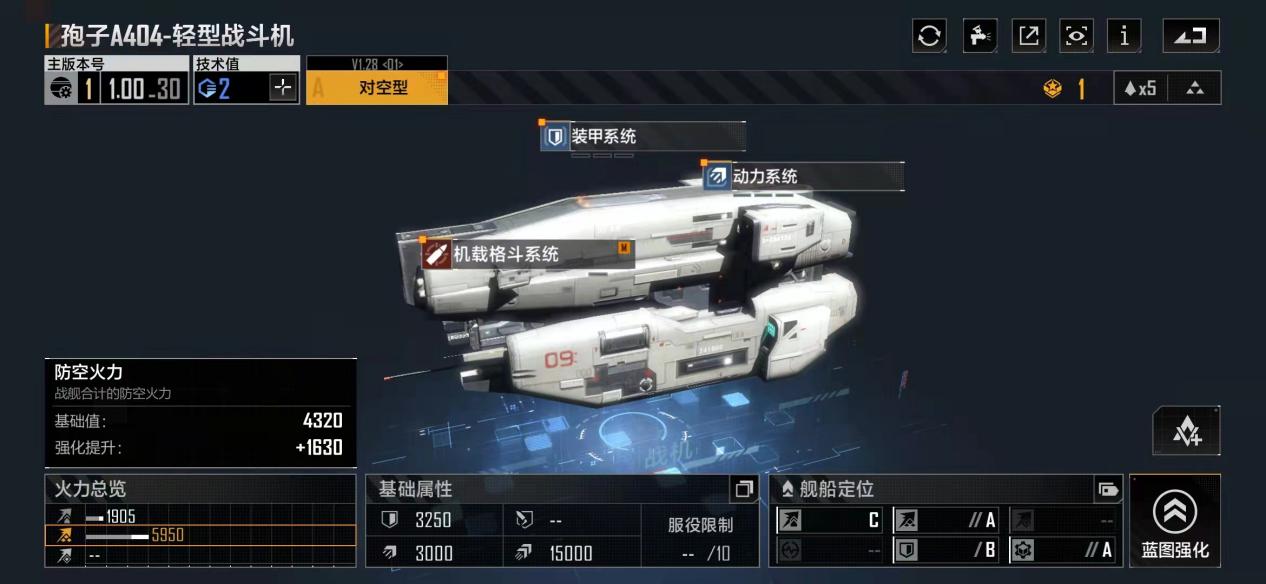Screen dimensions: 1266x584
Task: Open the triangle-plus upgrade icon button
Action: tap(1187, 431)
